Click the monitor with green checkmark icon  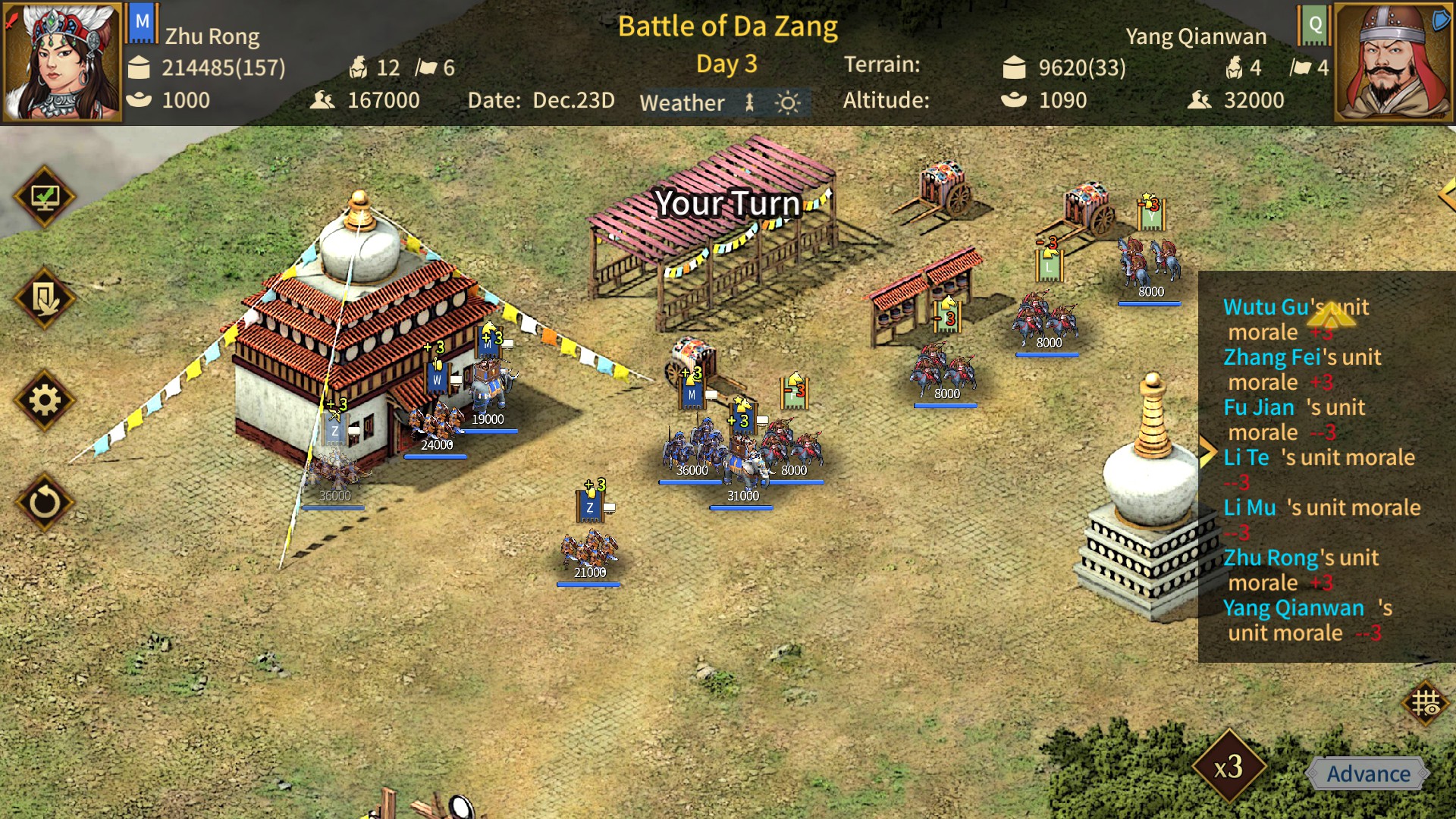pos(45,197)
